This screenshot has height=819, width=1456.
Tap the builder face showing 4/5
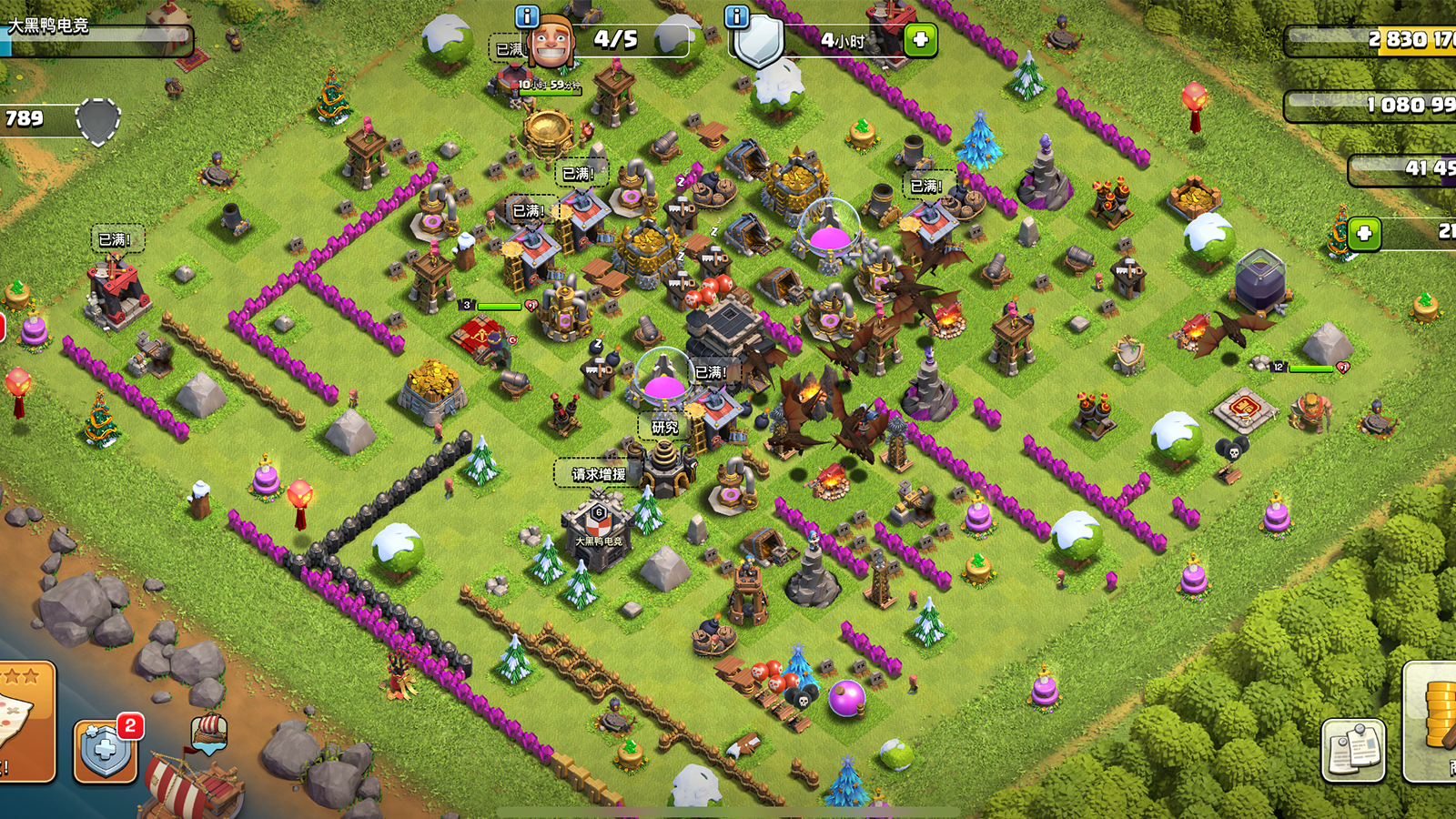tap(551, 42)
